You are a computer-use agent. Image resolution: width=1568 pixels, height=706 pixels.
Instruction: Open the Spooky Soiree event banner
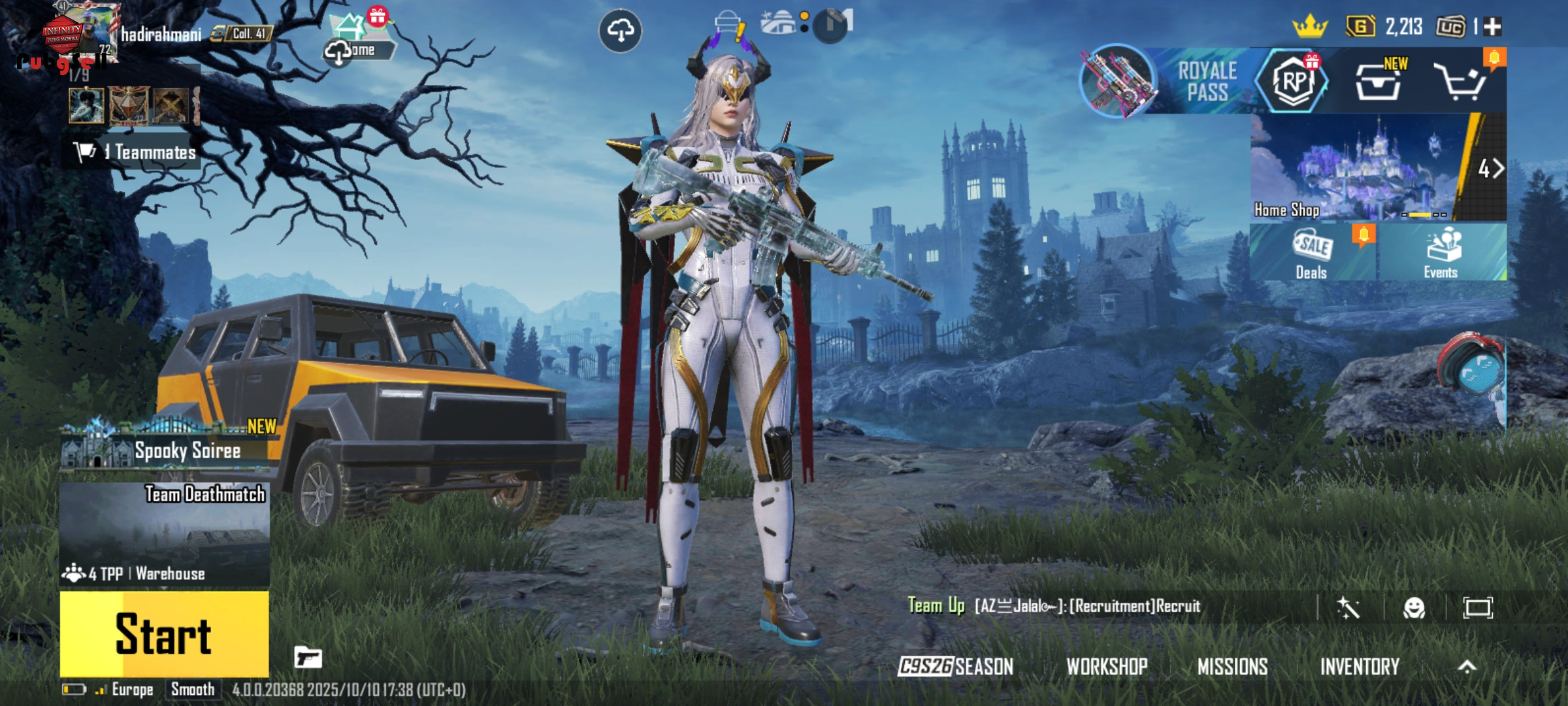[x=169, y=448]
